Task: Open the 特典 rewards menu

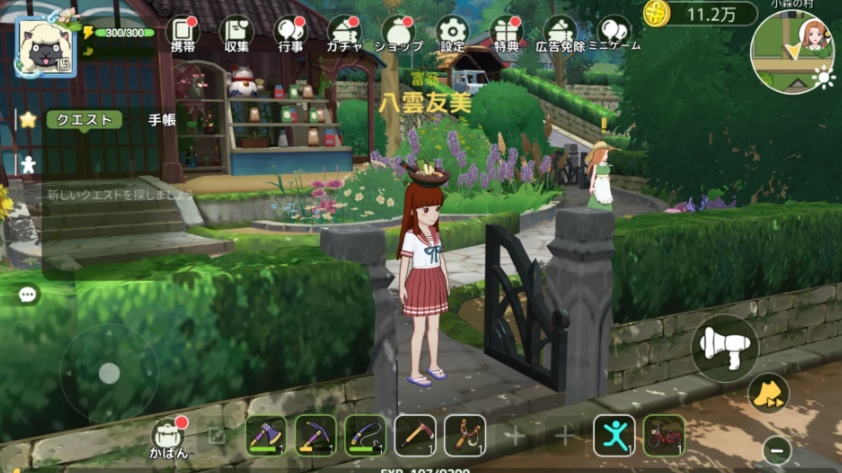Action: [506, 33]
